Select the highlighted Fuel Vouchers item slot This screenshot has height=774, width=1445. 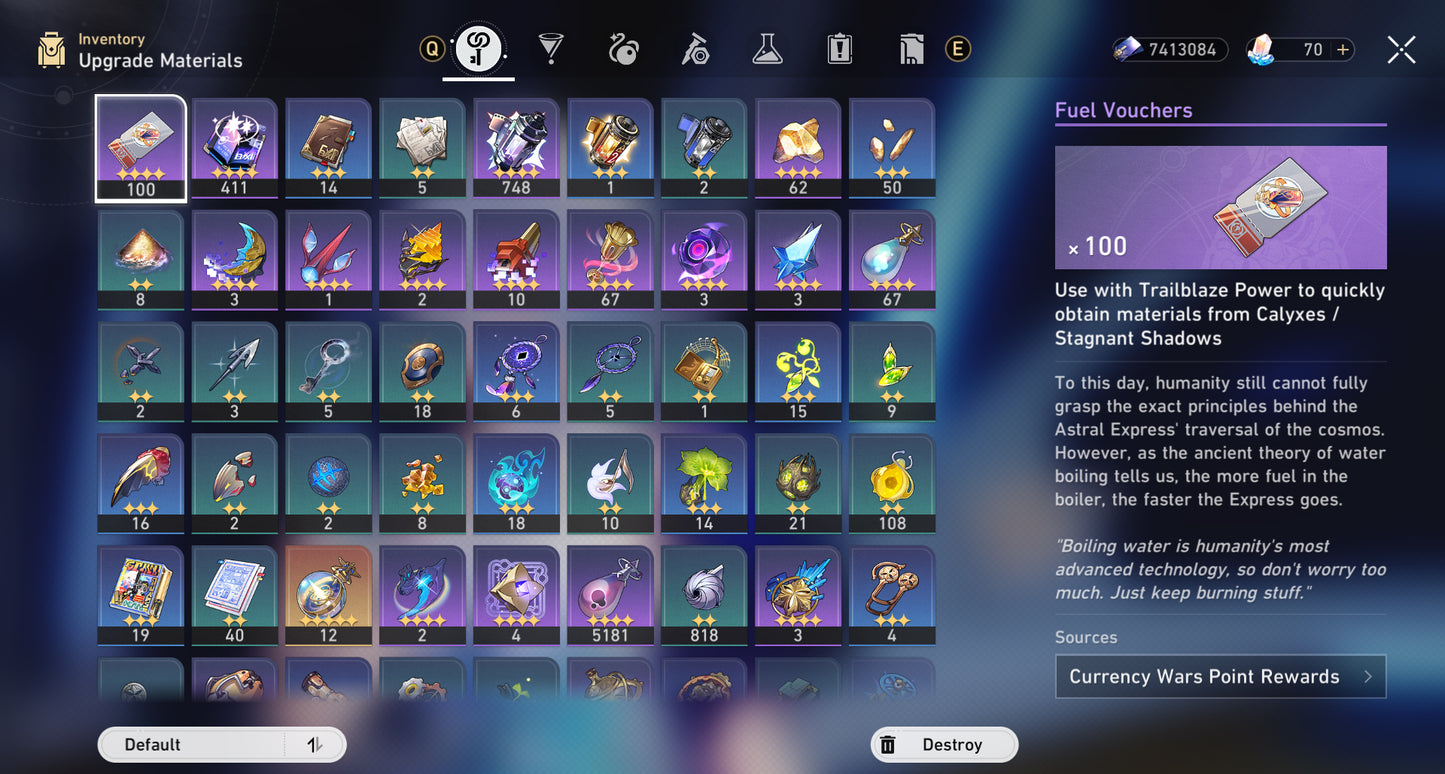[x=140, y=147]
